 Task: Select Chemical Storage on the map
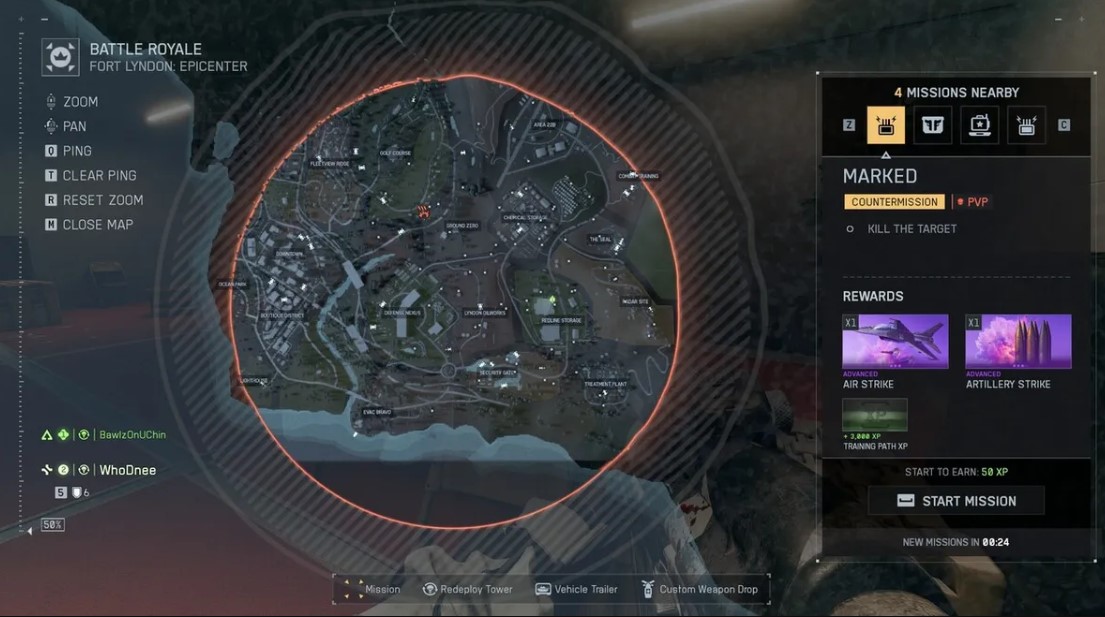524,217
